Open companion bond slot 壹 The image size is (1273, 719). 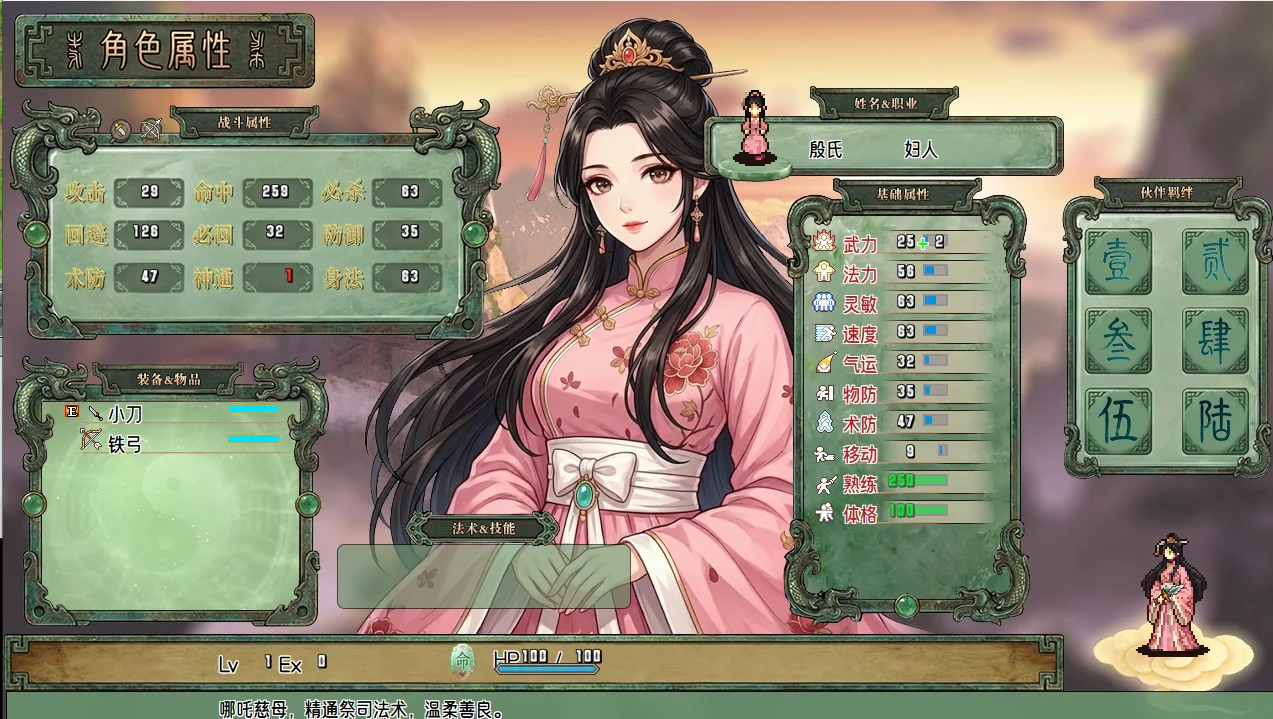click(x=1118, y=262)
